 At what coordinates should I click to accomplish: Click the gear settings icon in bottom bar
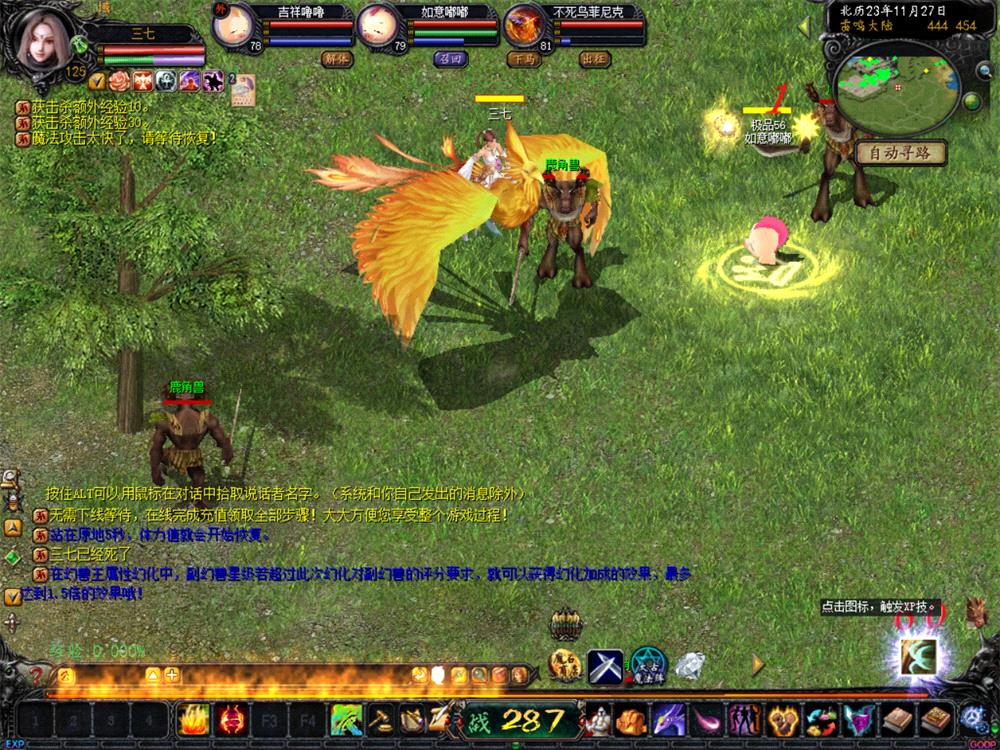(x=971, y=718)
